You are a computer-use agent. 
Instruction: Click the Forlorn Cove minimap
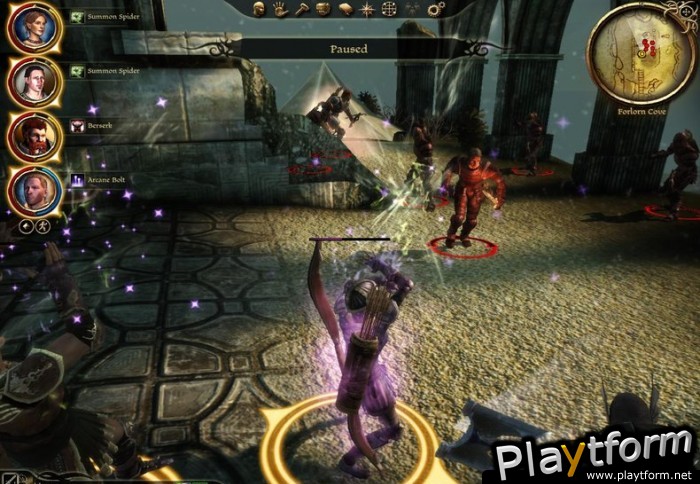pyautogui.click(x=640, y=55)
